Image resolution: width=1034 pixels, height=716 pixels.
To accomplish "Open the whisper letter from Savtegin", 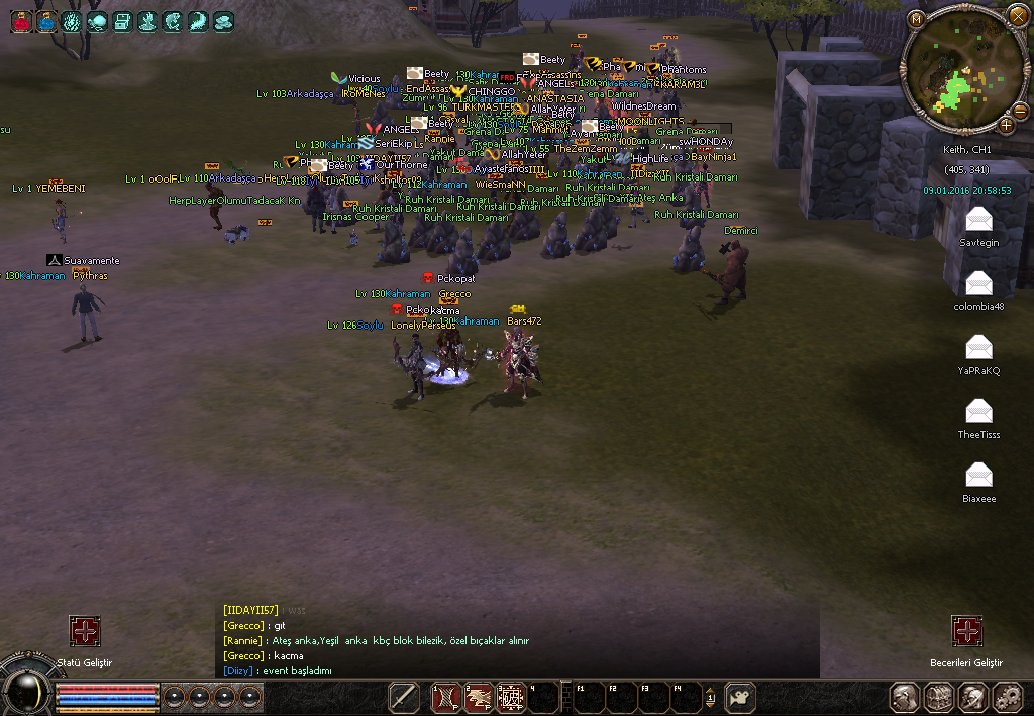I will pos(979,219).
